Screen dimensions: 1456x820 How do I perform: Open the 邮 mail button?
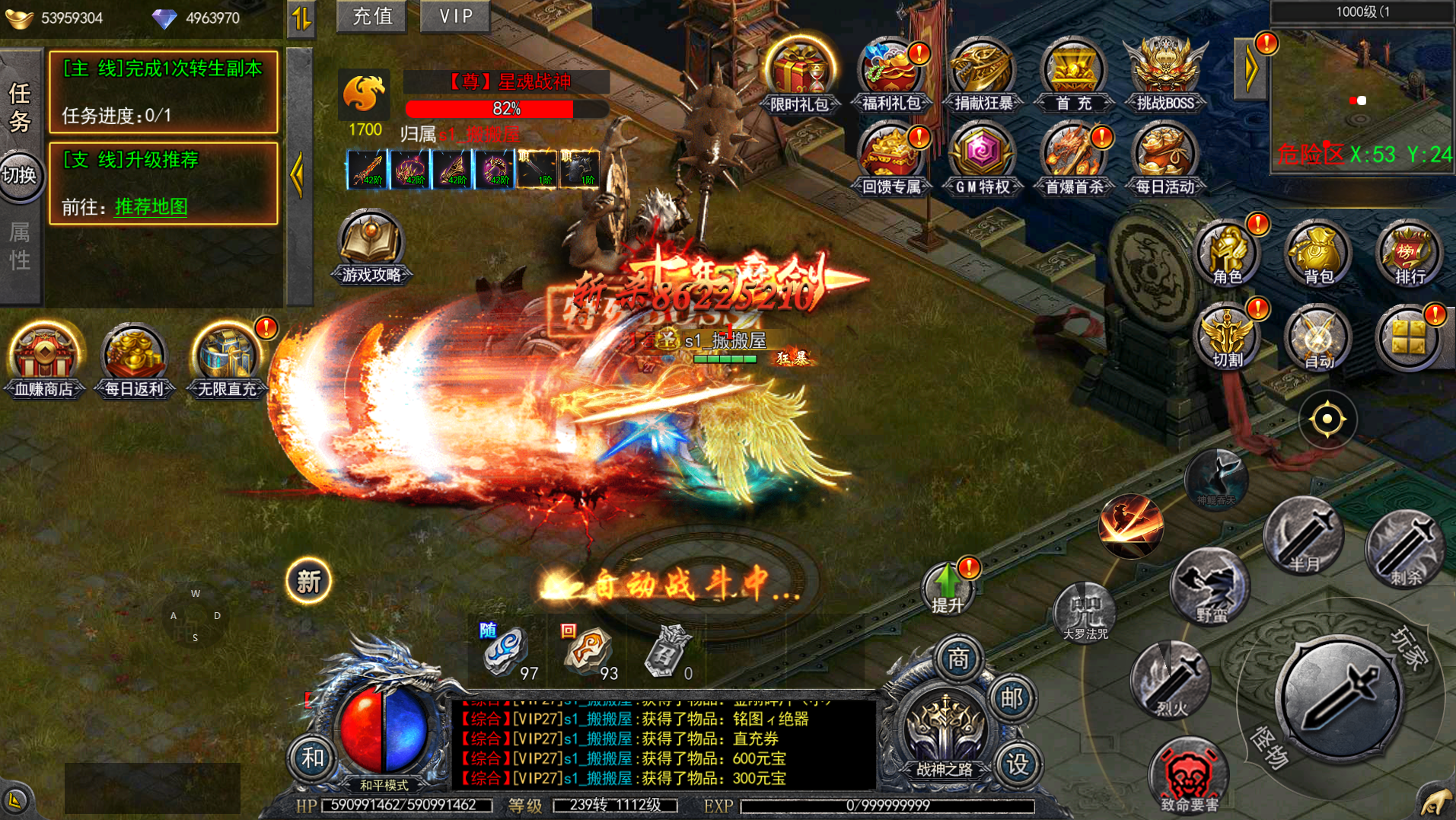1012,697
